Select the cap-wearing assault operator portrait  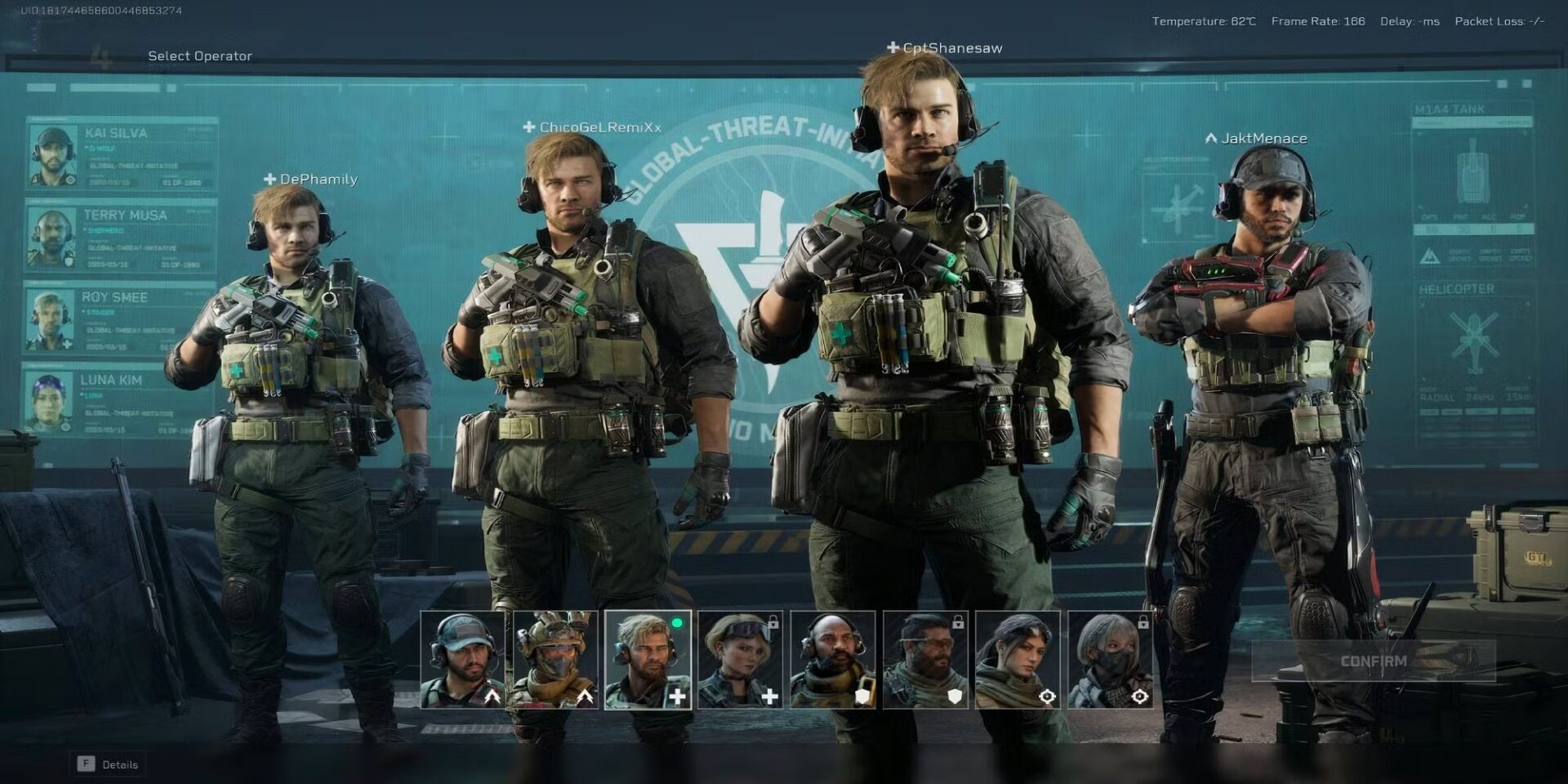462,660
